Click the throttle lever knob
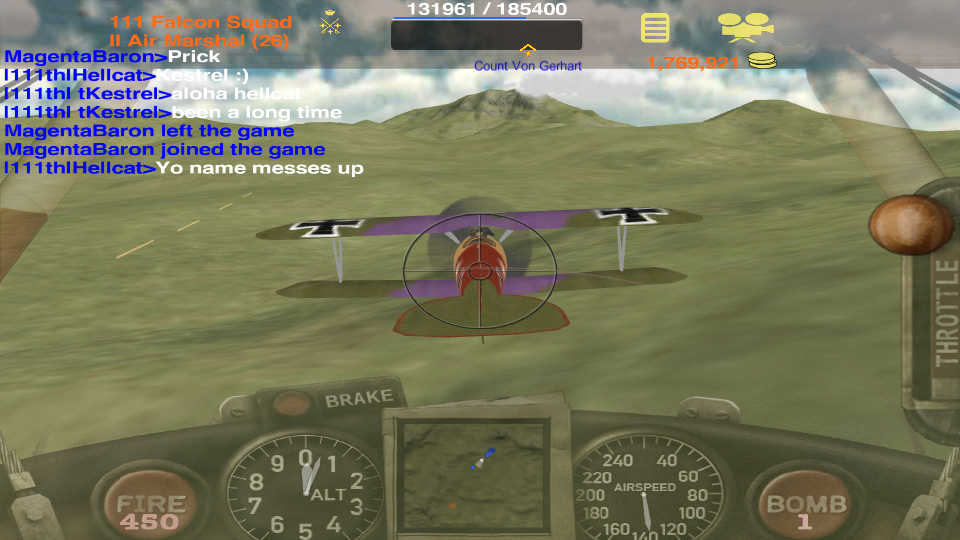960x540 pixels. tap(910, 224)
